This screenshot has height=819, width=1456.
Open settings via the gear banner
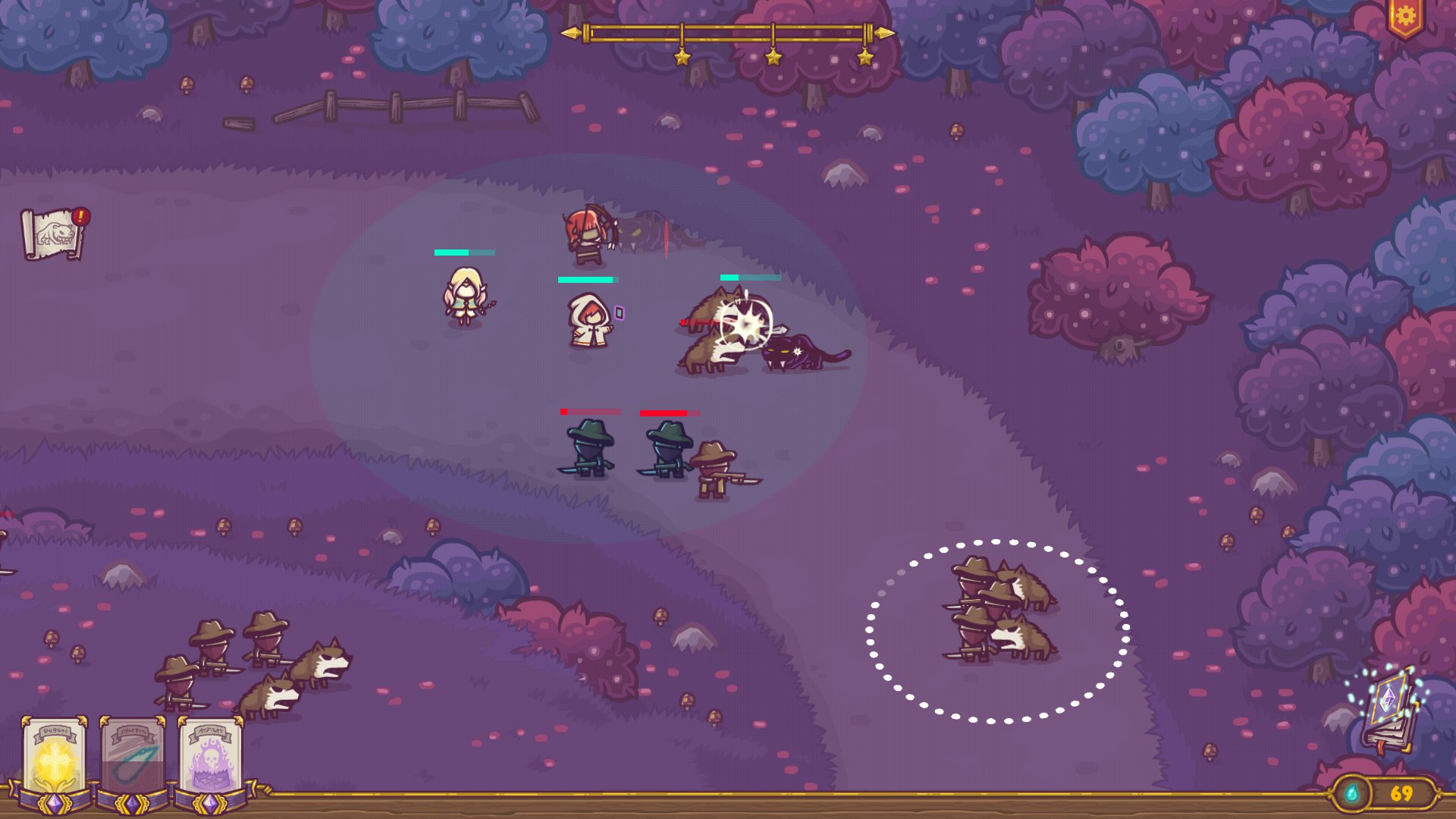tap(1404, 17)
